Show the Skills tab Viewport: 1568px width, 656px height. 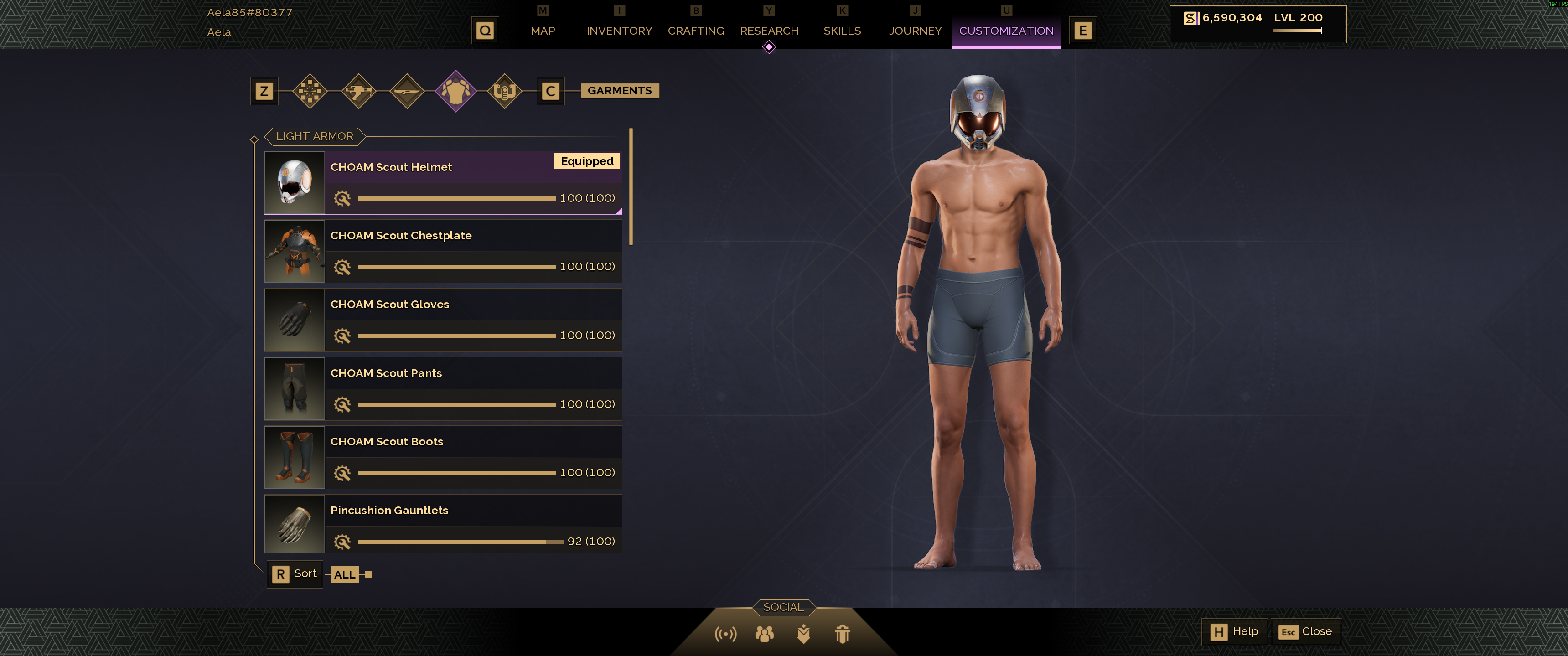841,31
